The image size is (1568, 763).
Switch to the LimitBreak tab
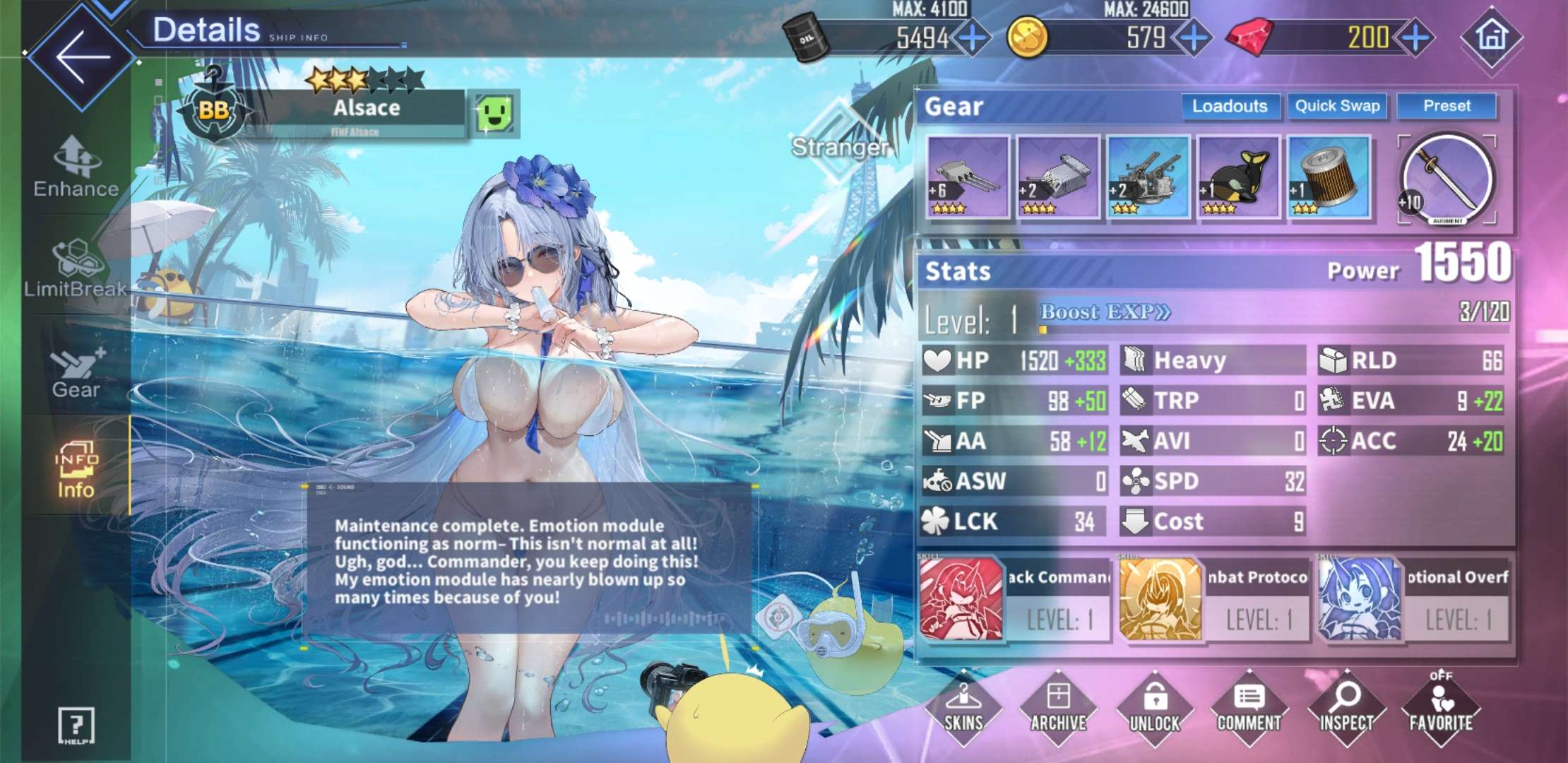(76, 270)
